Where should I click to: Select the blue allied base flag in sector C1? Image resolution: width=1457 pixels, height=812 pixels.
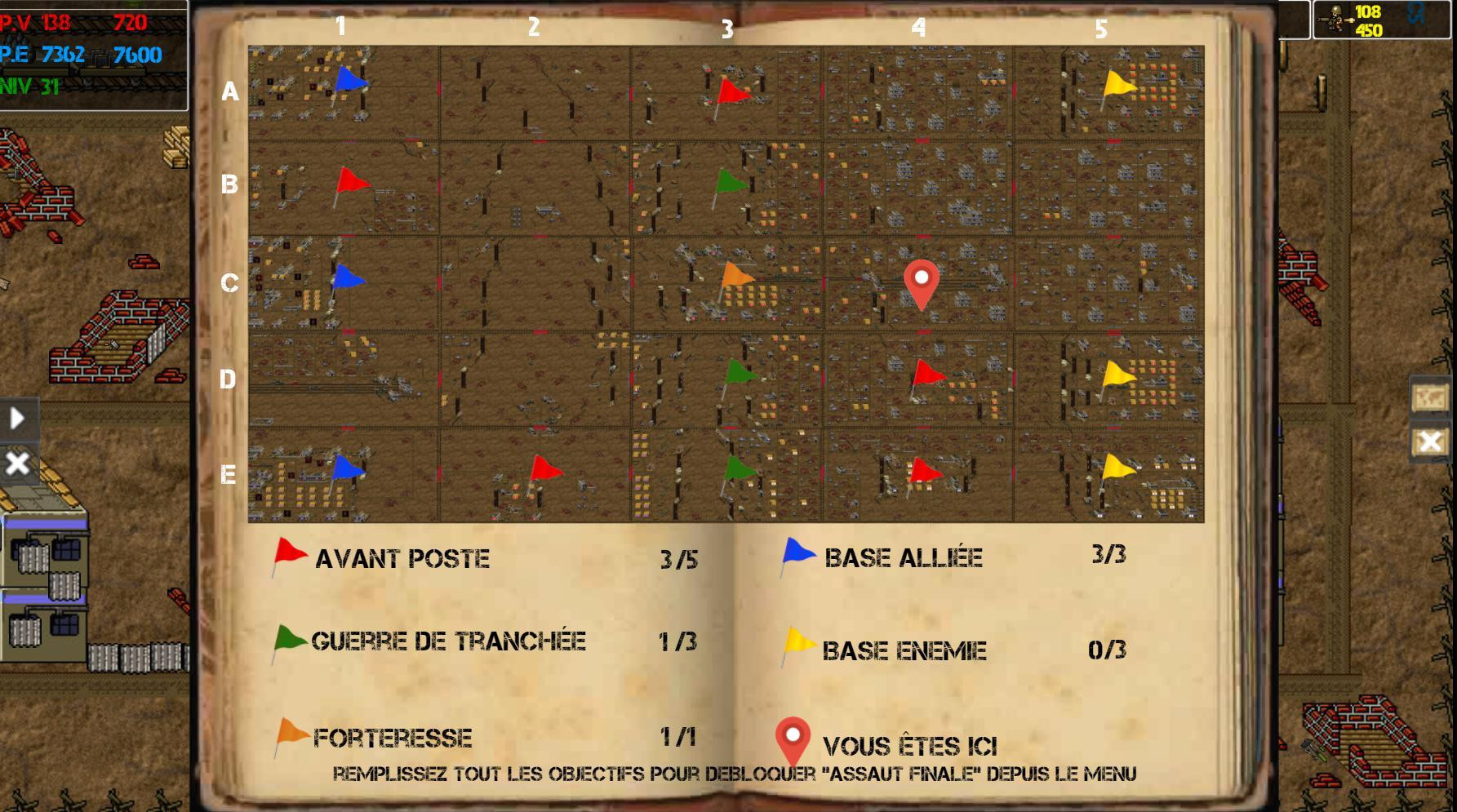click(349, 277)
